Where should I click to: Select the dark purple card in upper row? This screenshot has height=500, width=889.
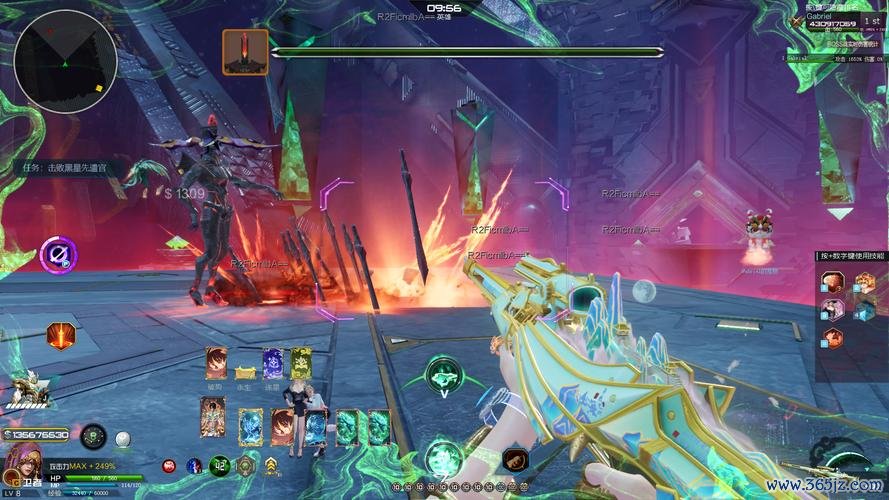[x=273, y=364]
